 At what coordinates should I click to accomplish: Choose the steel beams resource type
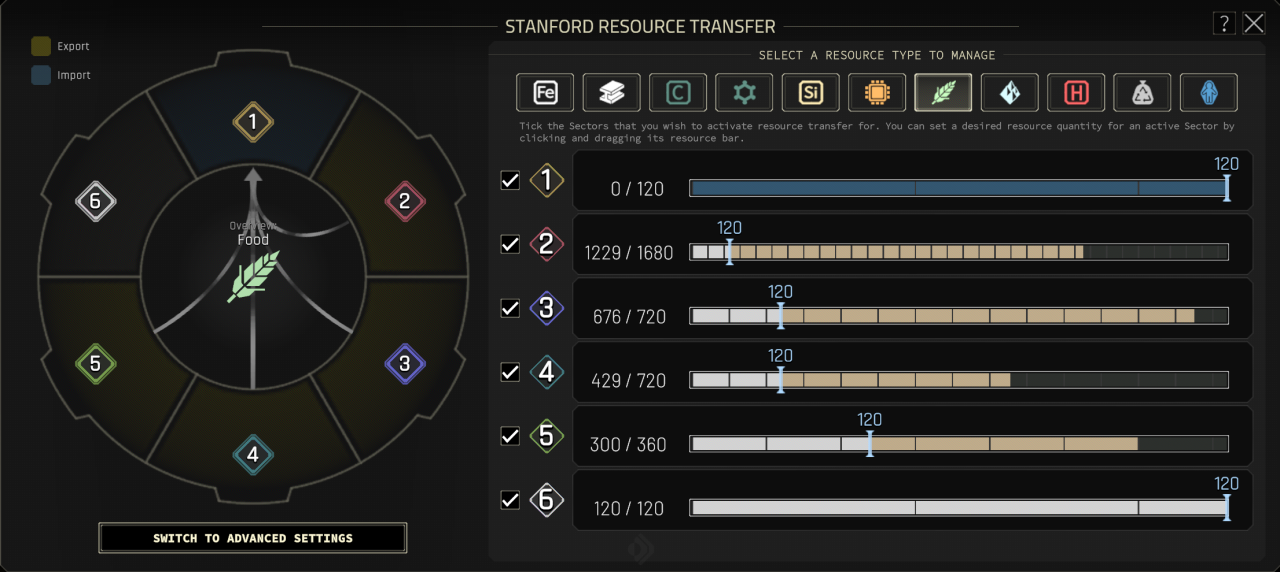point(611,93)
